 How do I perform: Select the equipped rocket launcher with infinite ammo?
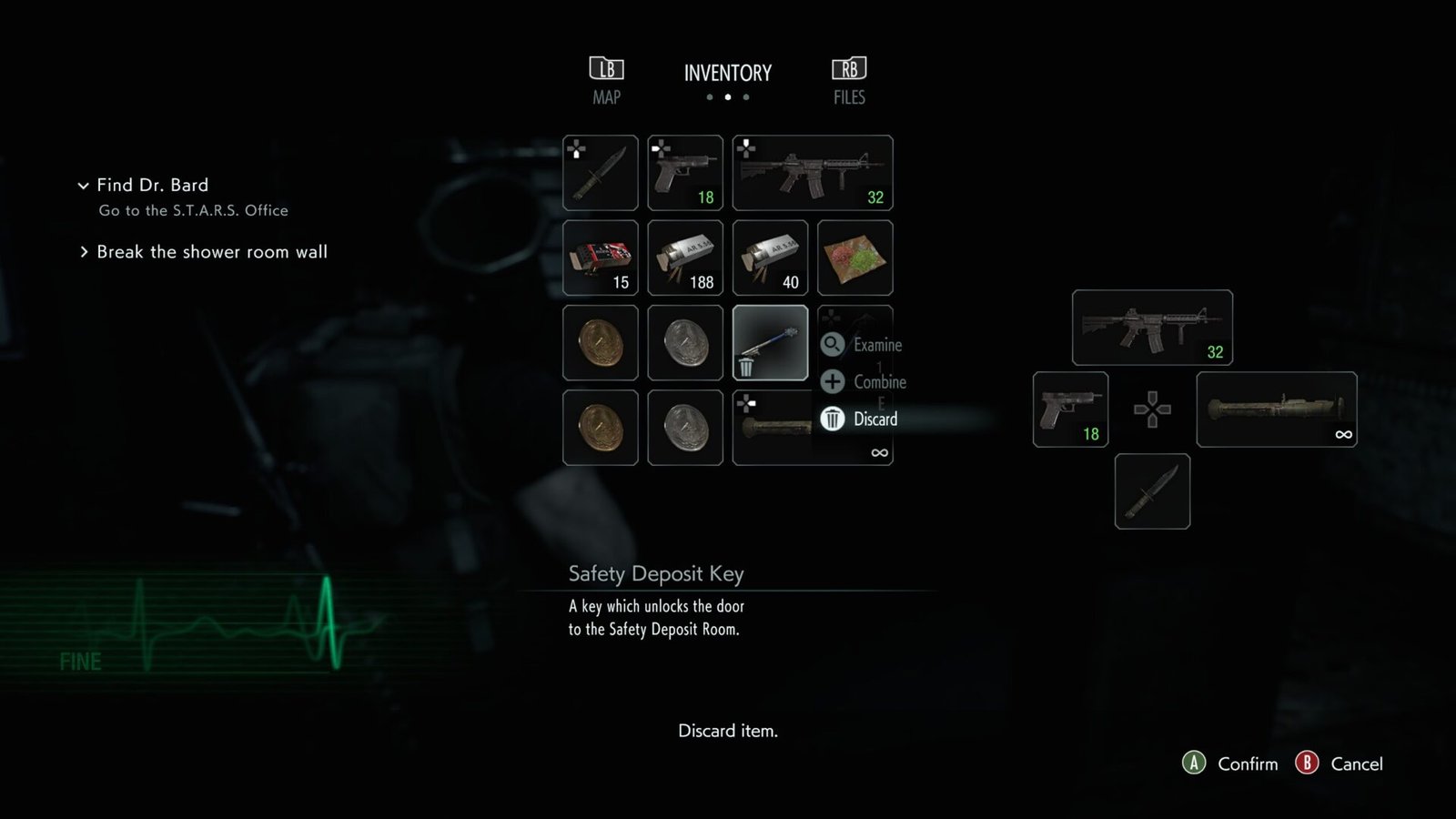pos(1276,410)
